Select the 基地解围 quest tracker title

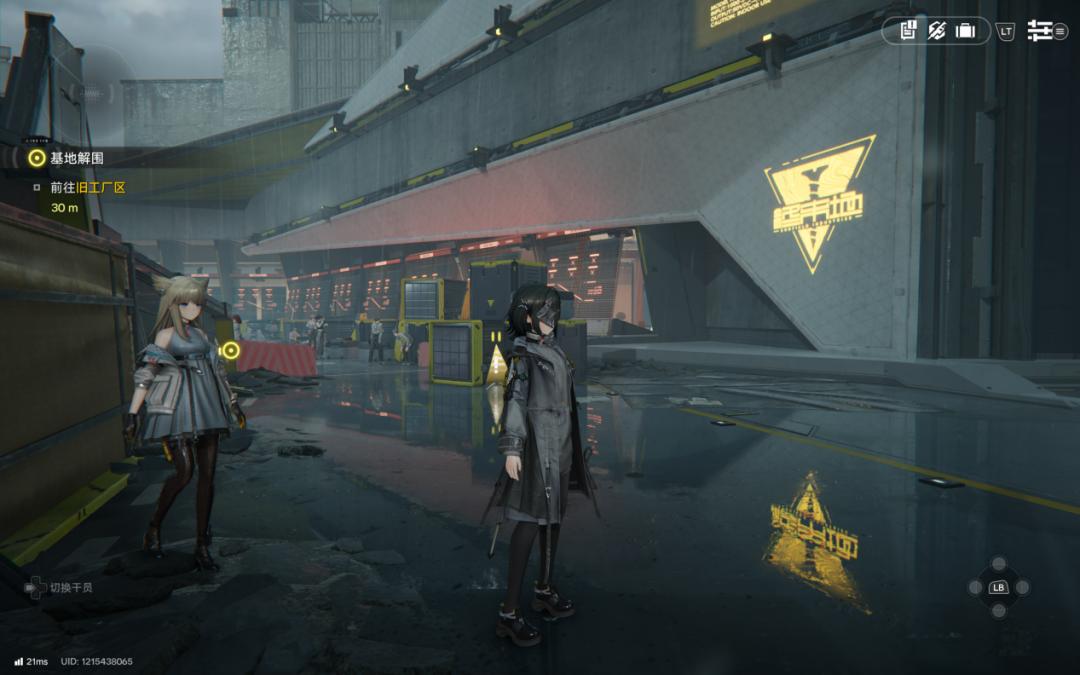click(x=77, y=158)
